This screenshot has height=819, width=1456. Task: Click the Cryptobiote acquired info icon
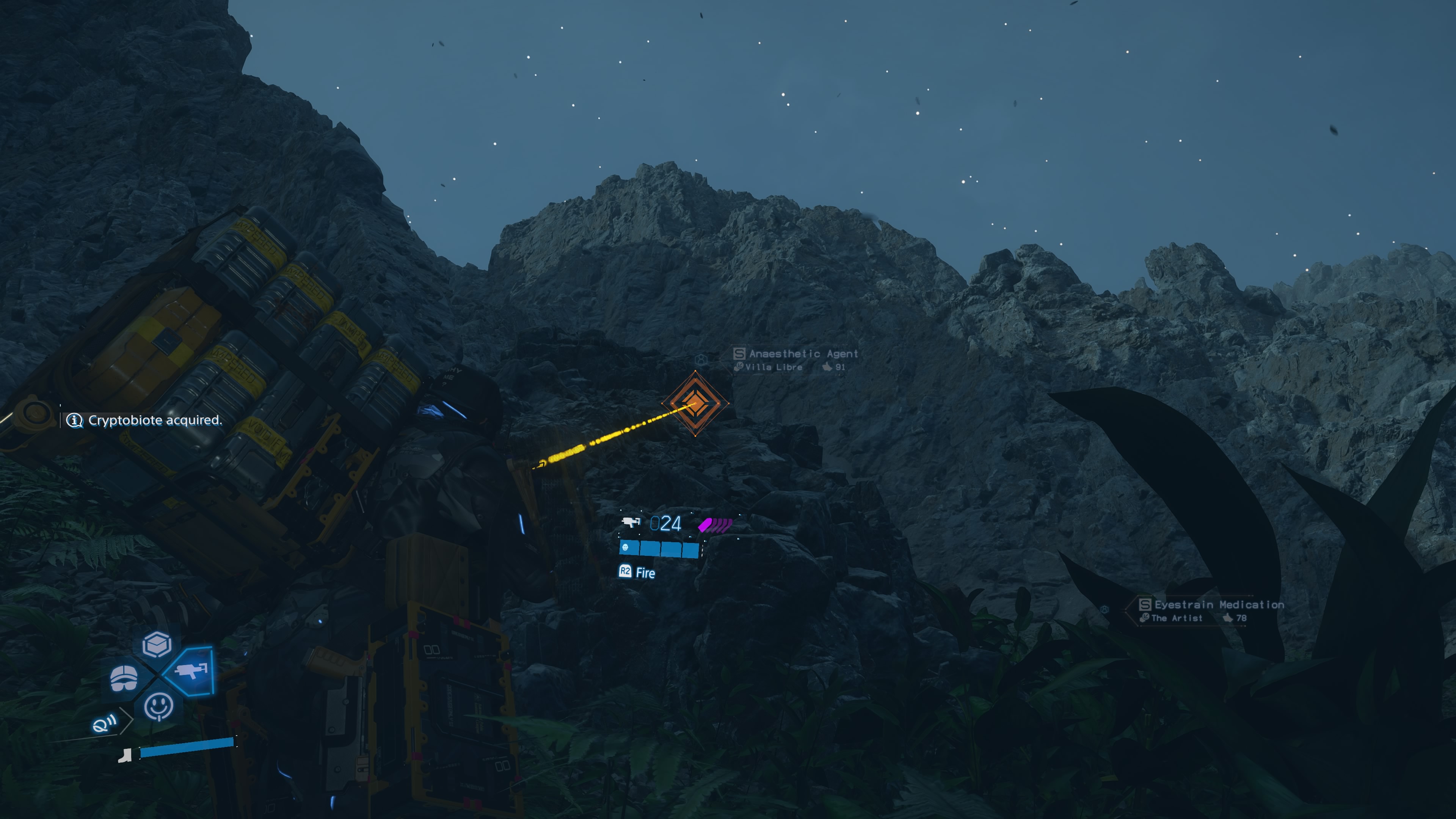(75, 420)
